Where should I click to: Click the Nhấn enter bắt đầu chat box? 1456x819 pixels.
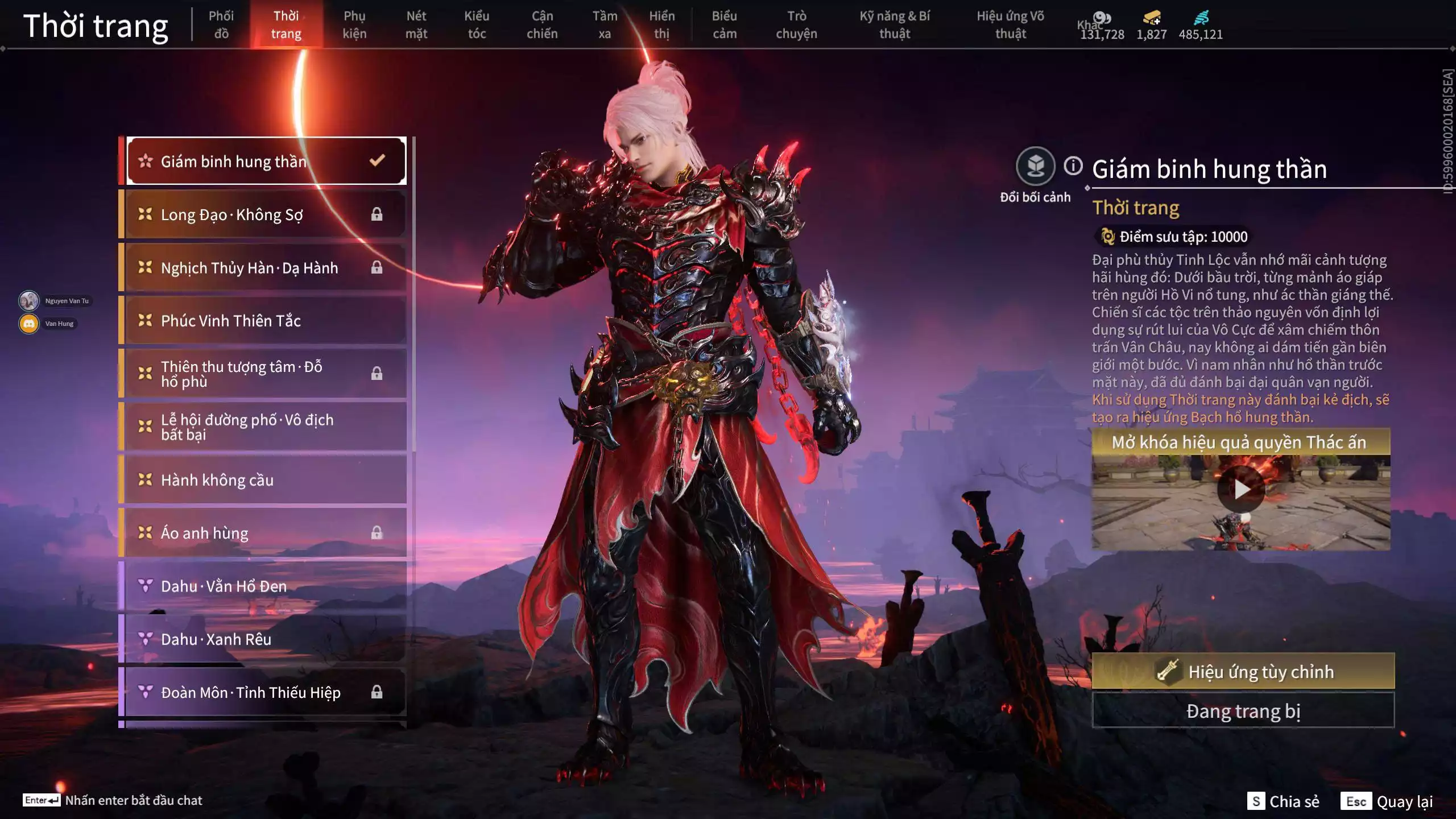[133, 800]
